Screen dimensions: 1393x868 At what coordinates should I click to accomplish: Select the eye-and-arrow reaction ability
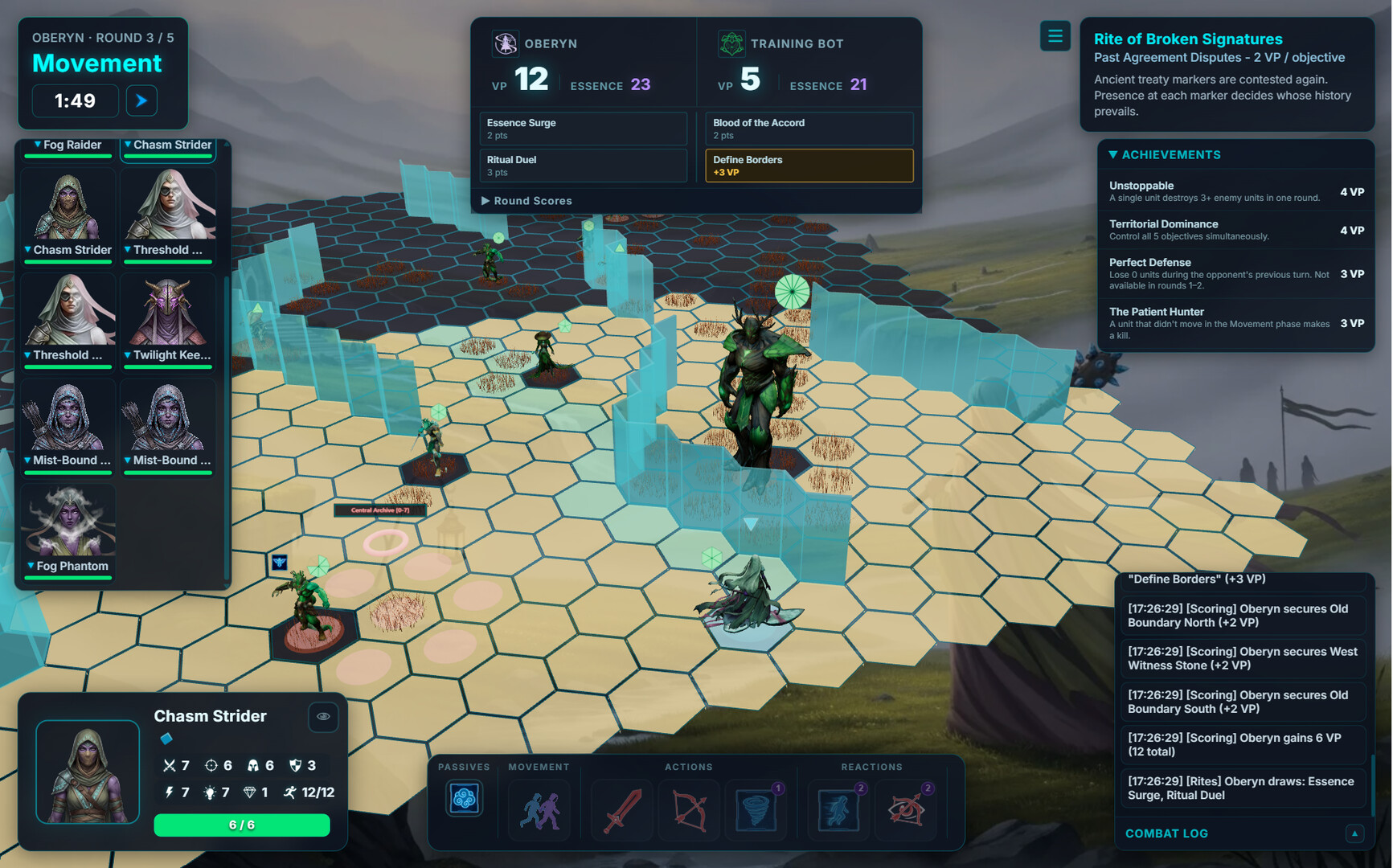coord(906,810)
